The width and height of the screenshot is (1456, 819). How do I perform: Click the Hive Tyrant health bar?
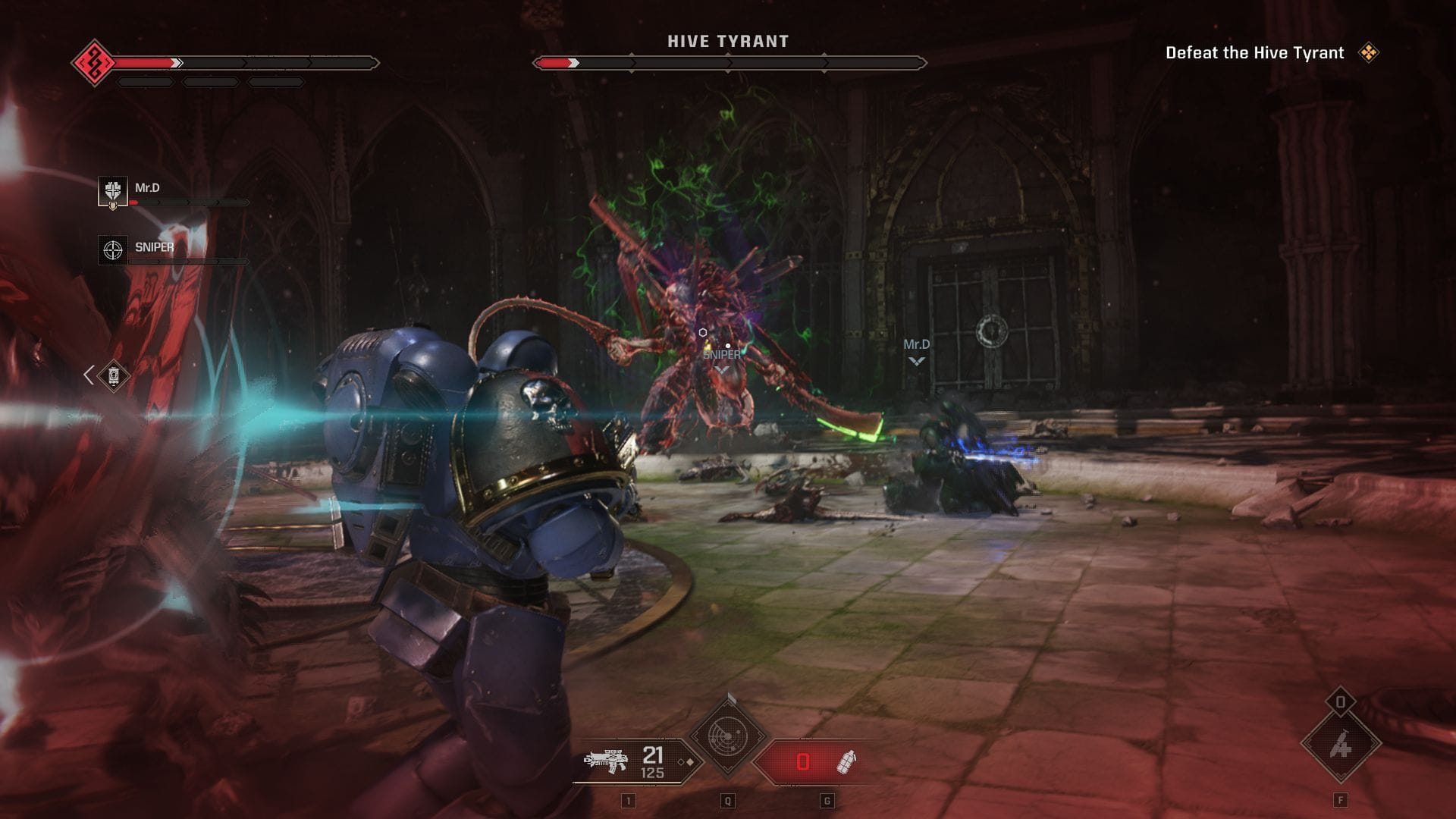click(728, 62)
